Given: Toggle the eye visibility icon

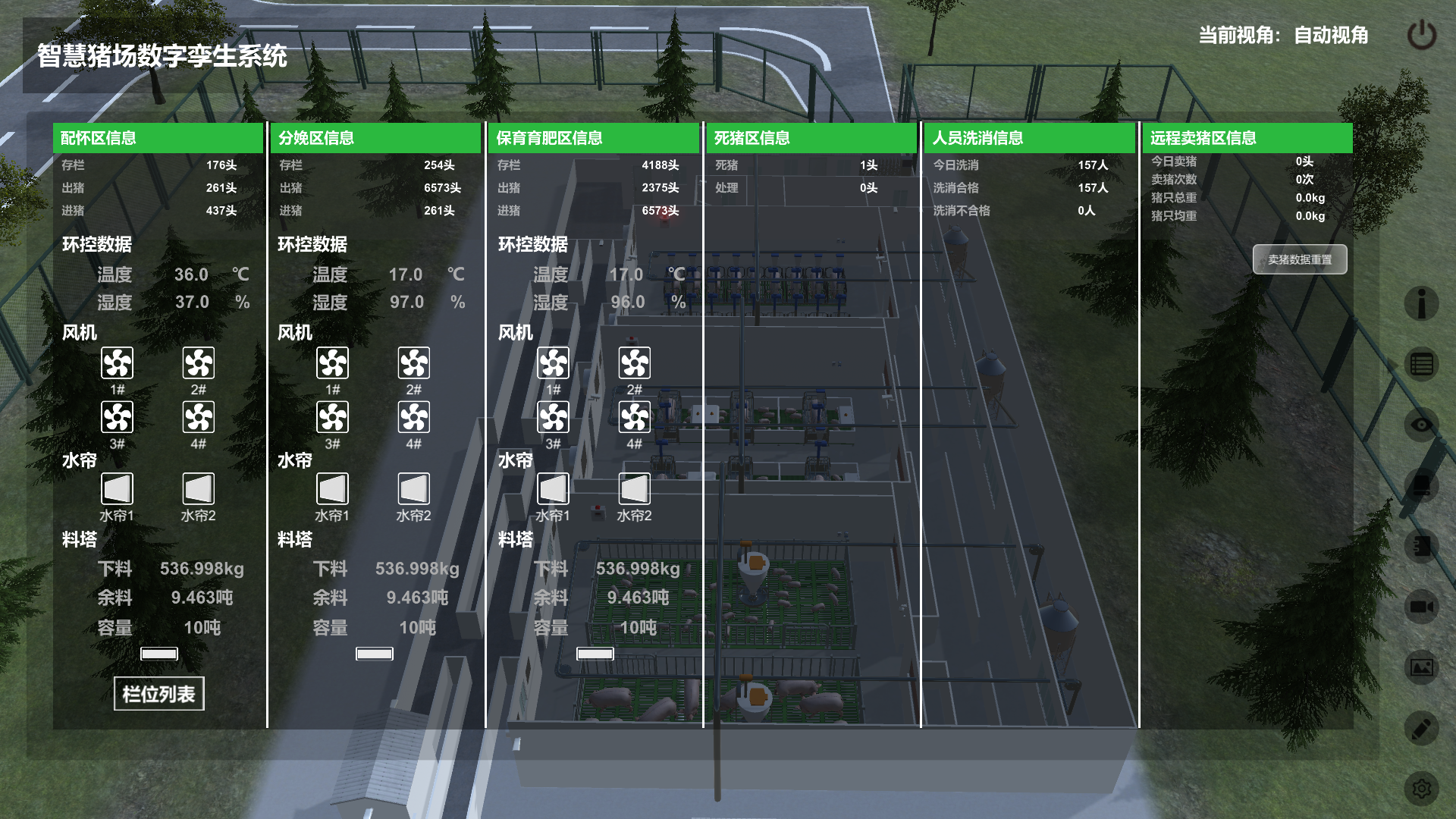Looking at the screenshot, I should (x=1421, y=425).
